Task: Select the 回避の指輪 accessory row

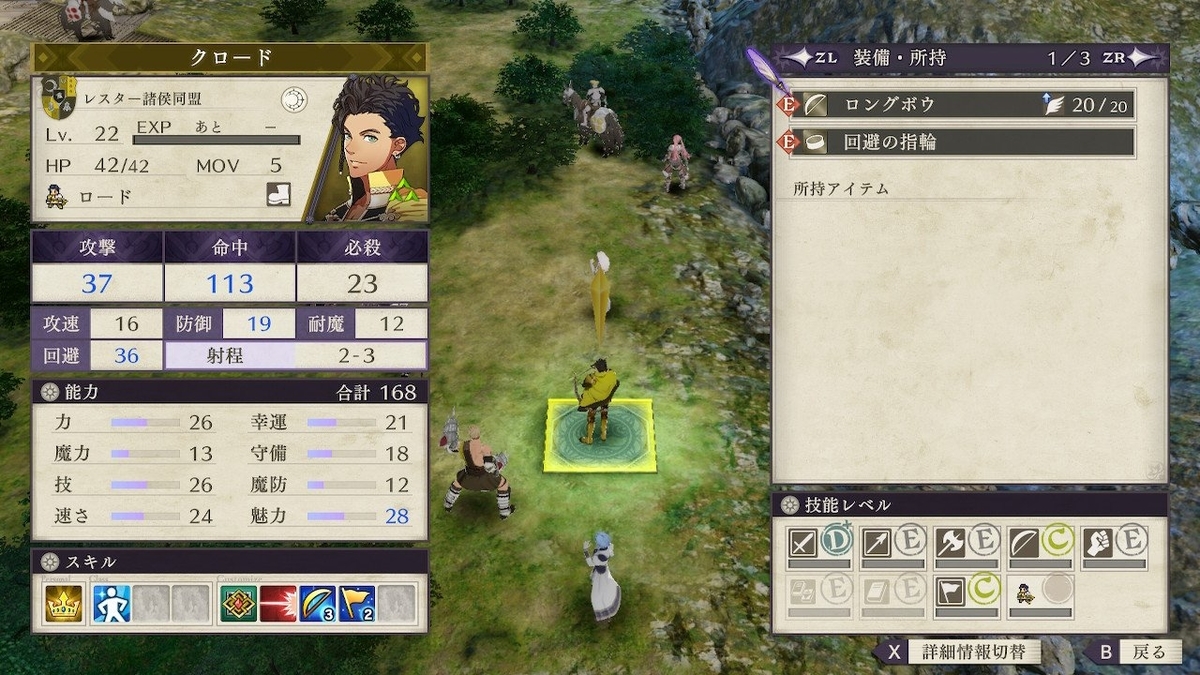Action: [960, 142]
